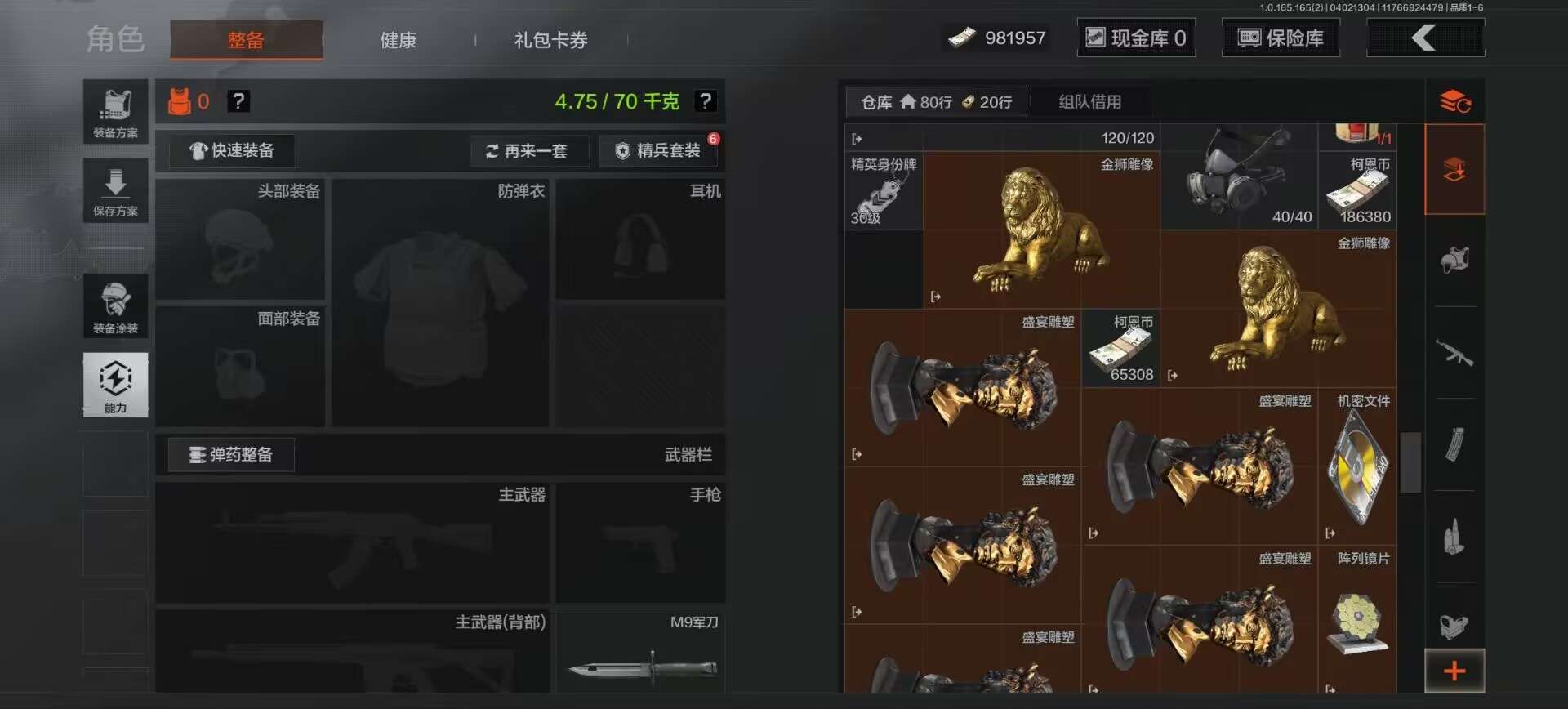This screenshot has height=709, width=1568.
Task: Select the 装备方案 loadout plan icon
Action: [x=115, y=111]
